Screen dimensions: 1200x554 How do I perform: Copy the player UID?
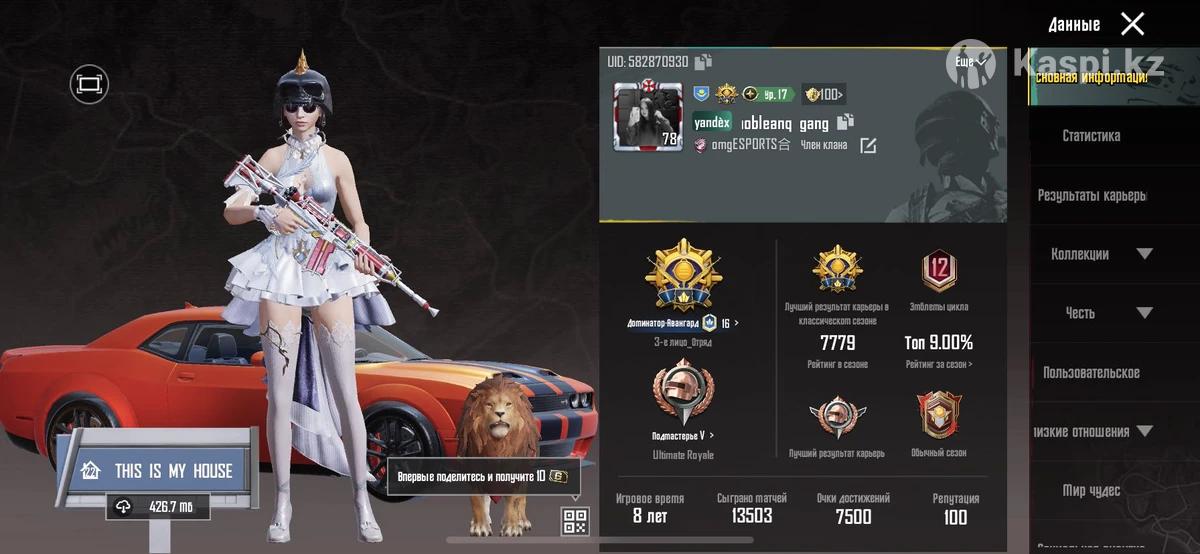[704, 62]
